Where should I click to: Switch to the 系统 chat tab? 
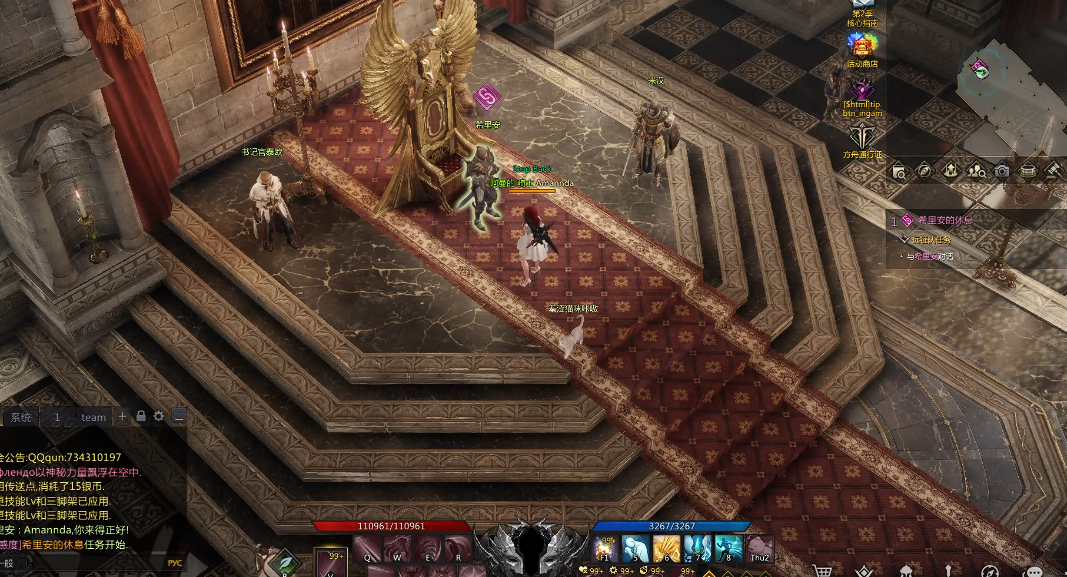click(20, 417)
